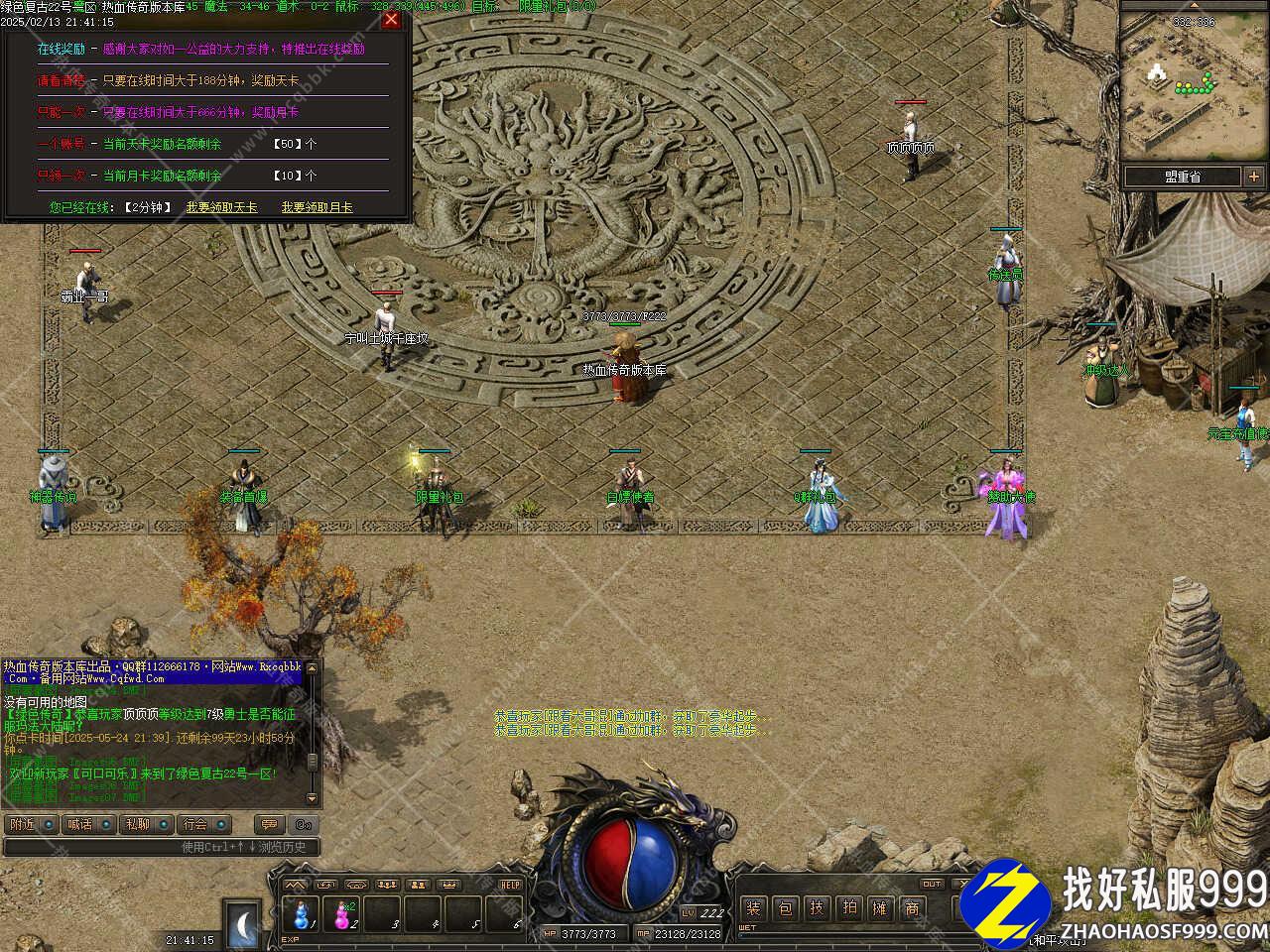Open equipment with the 装 button
1270x952 pixels.
pos(754,907)
